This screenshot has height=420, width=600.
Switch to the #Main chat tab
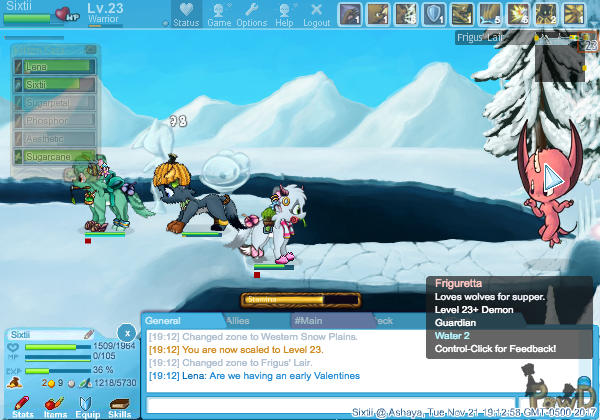point(311,320)
